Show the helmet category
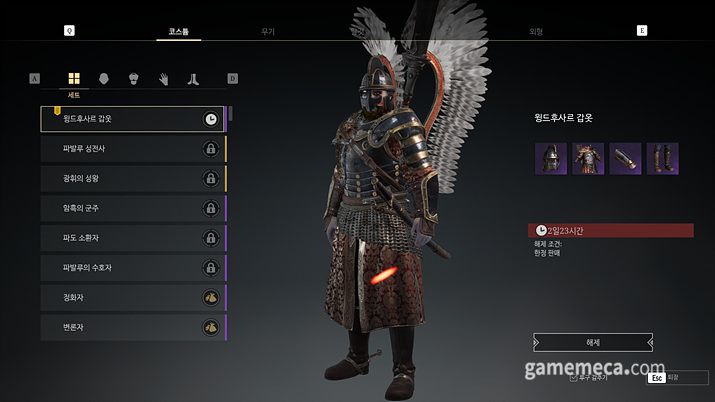The width and height of the screenshot is (715, 402). 103,79
